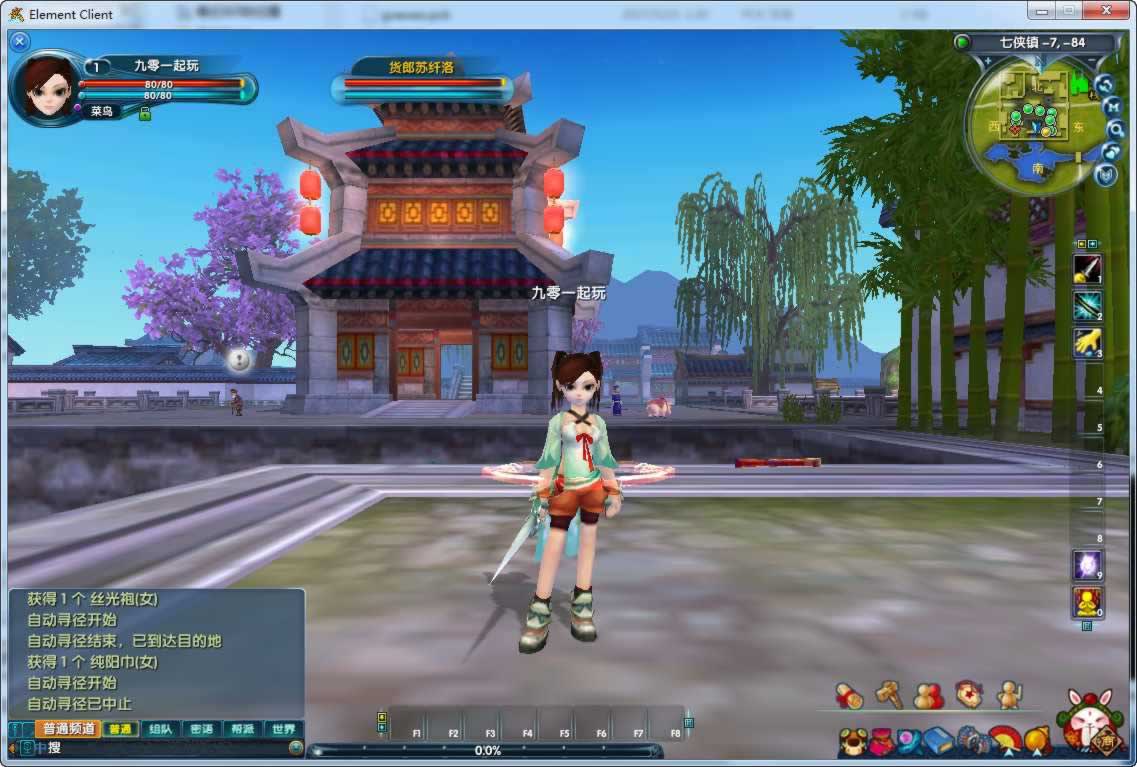Activate the purple orb skill in slot 9
Screen dimensions: 1137x767
(x=1087, y=565)
